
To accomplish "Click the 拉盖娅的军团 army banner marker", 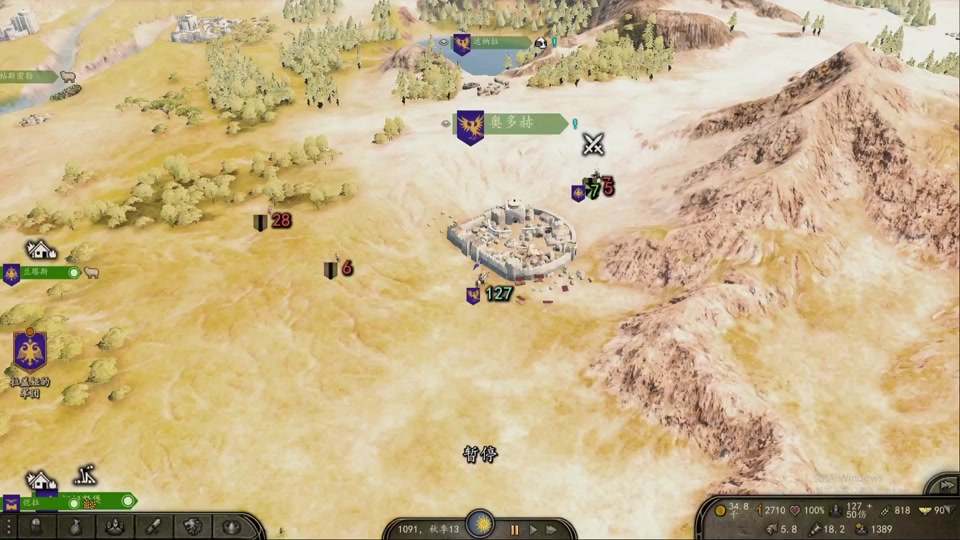I will pos(30,353).
